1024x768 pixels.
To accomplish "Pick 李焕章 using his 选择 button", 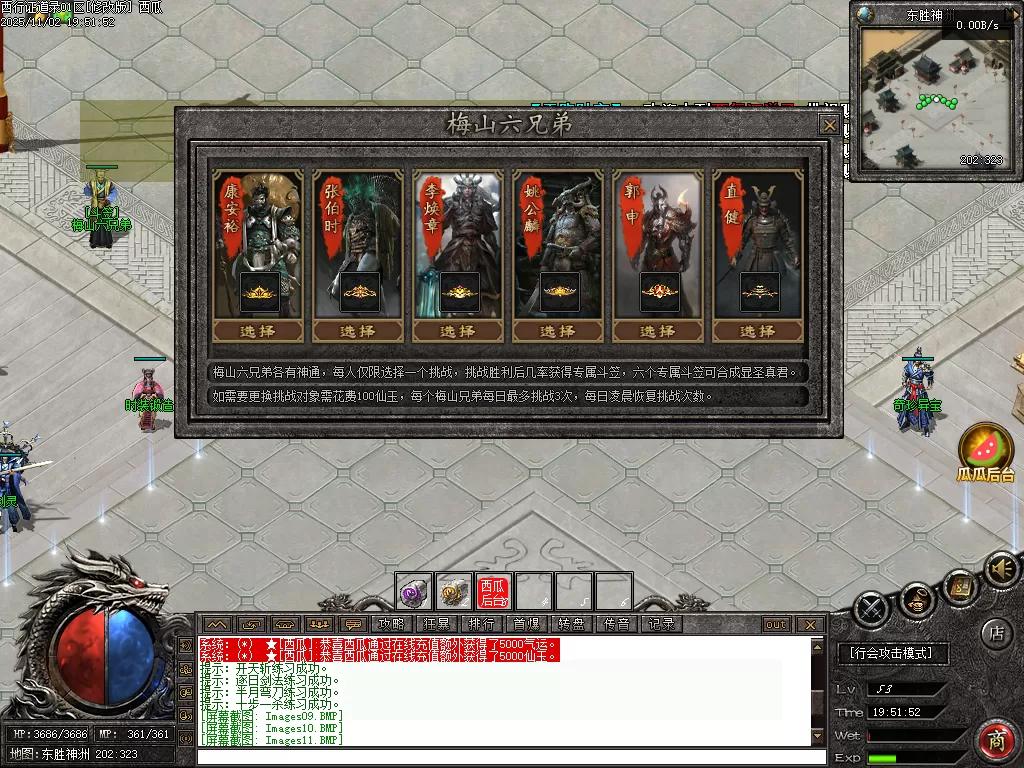I will [x=458, y=331].
